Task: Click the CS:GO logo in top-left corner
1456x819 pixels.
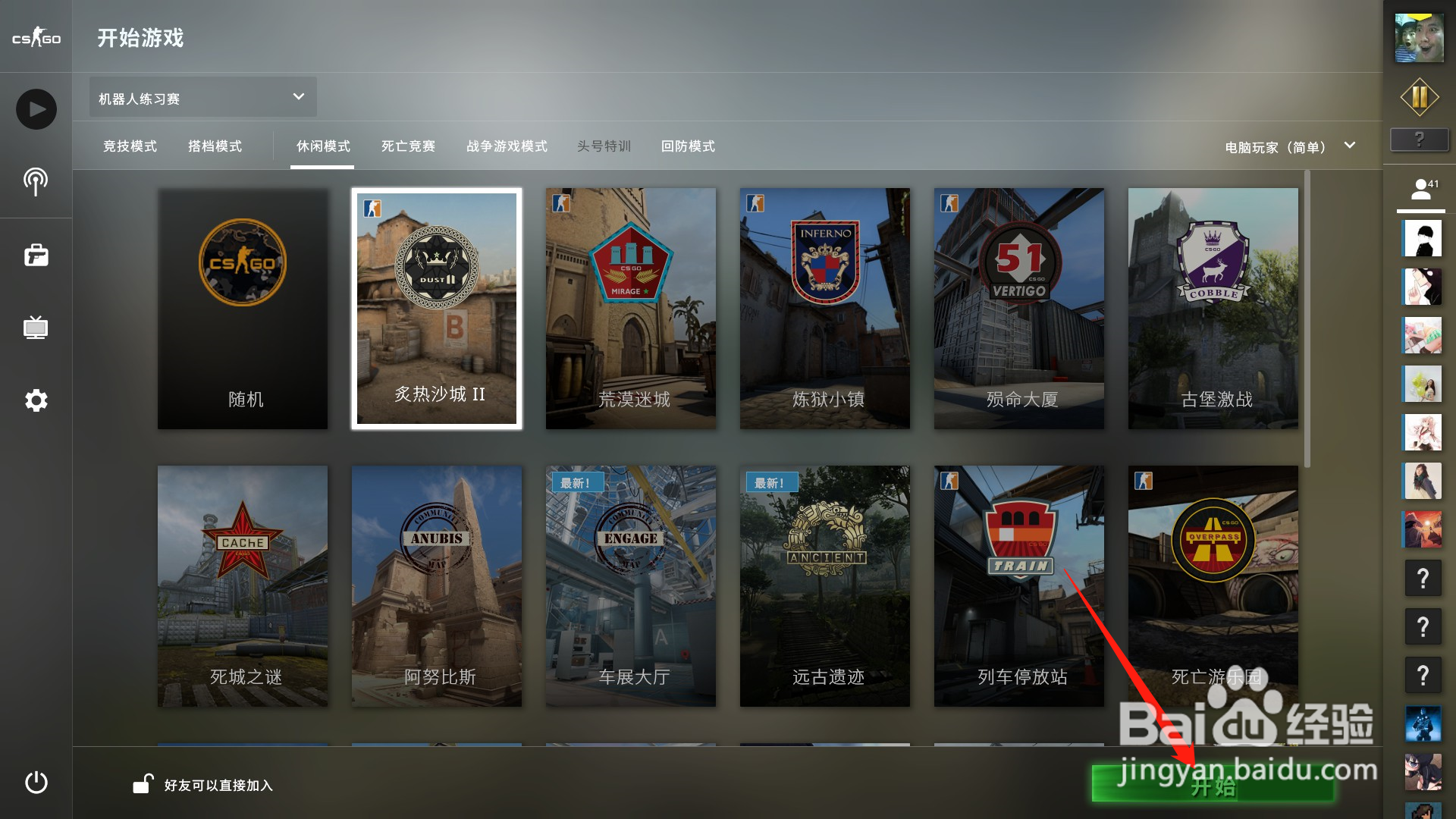Action: pos(35,36)
